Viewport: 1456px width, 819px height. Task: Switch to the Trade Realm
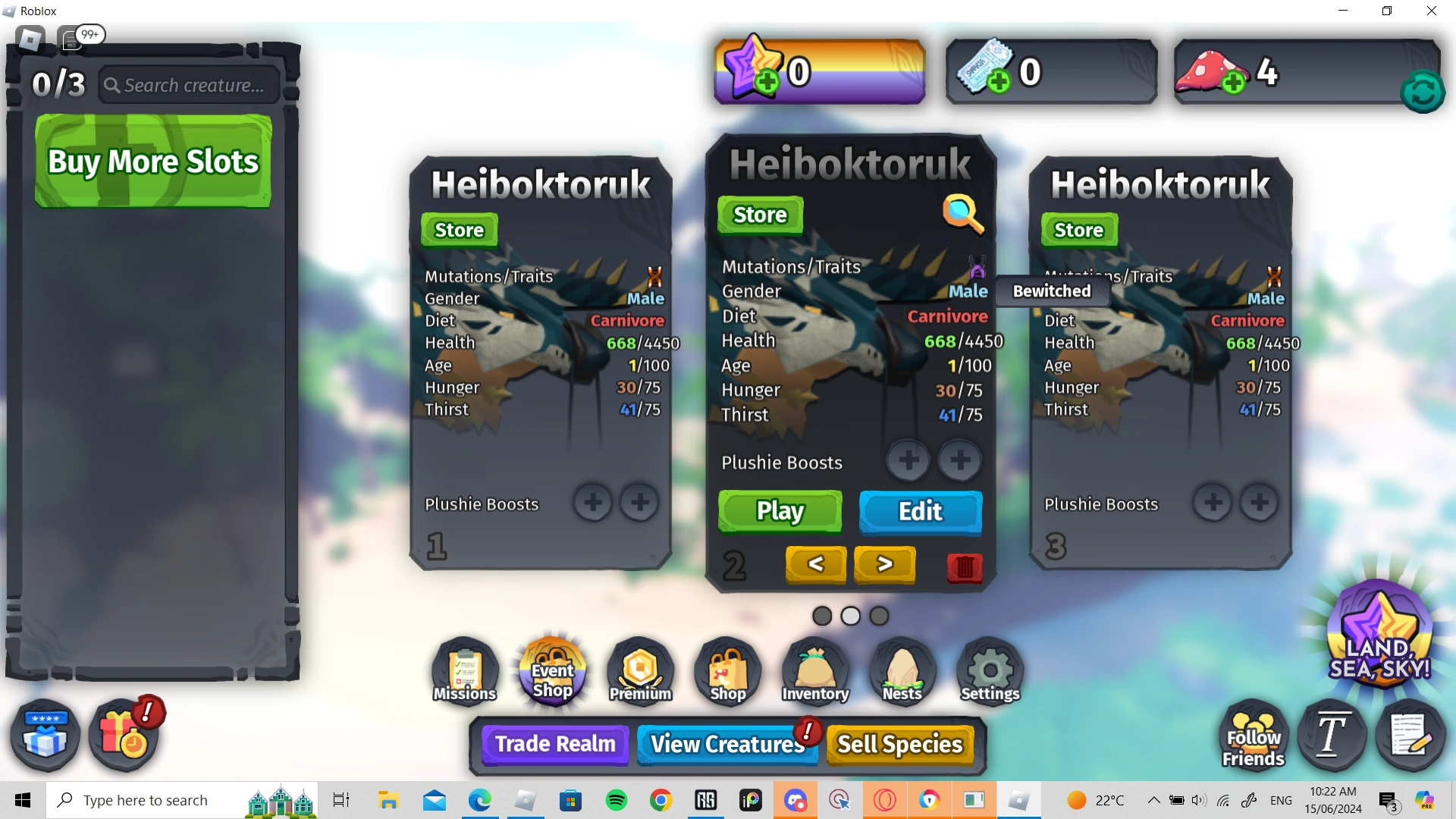(554, 744)
